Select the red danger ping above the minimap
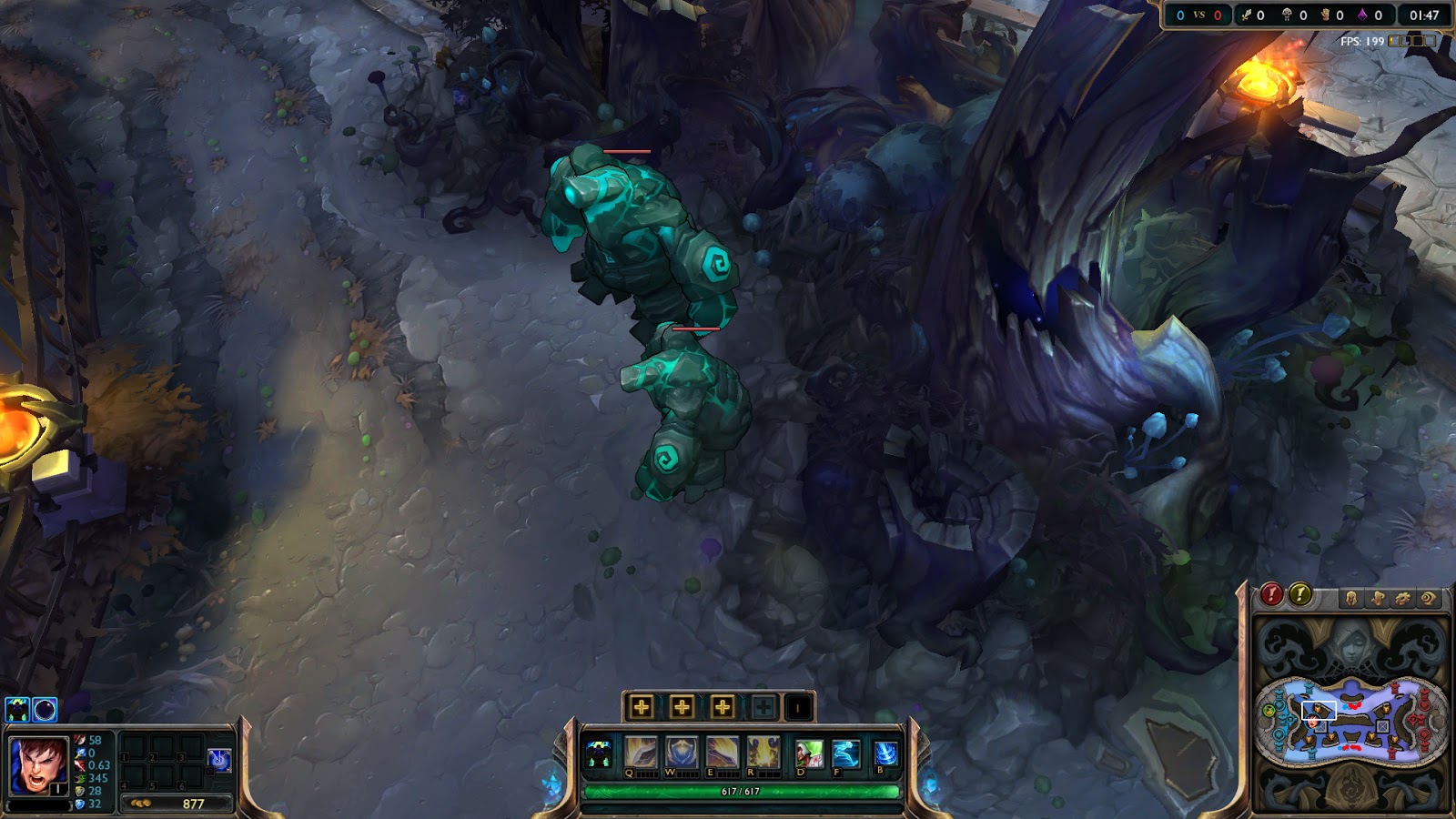Viewport: 1456px width, 819px height. click(x=1270, y=596)
